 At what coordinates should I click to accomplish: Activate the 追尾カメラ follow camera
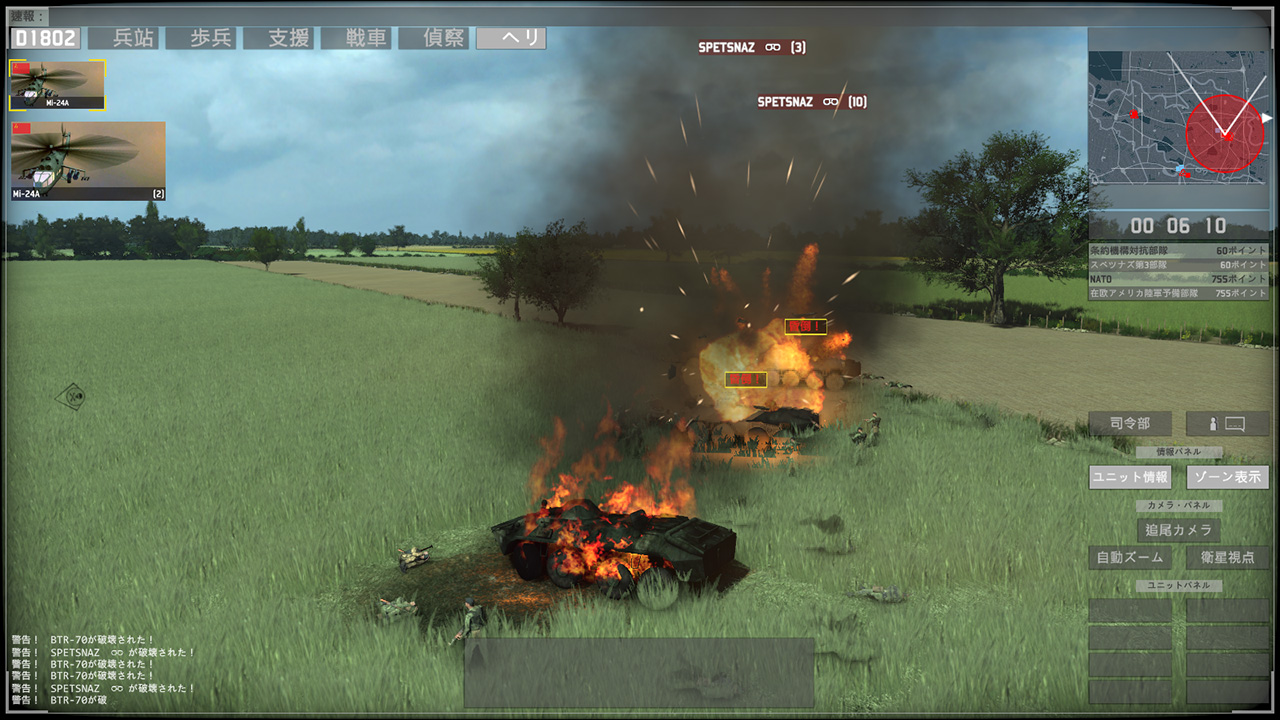click(1179, 530)
